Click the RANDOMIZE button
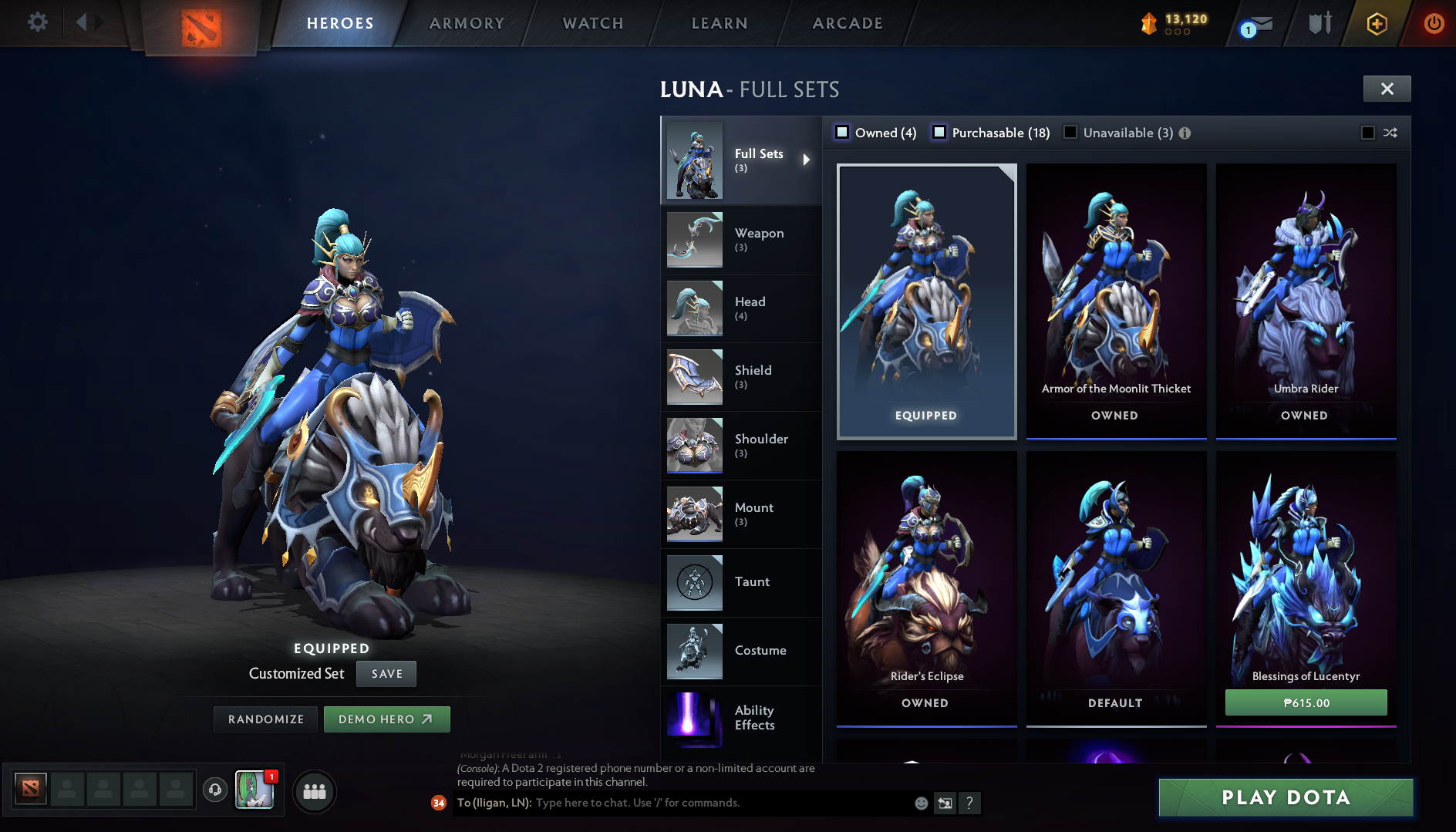Viewport: 1456px width, 832px height. (x=265, y=719)
